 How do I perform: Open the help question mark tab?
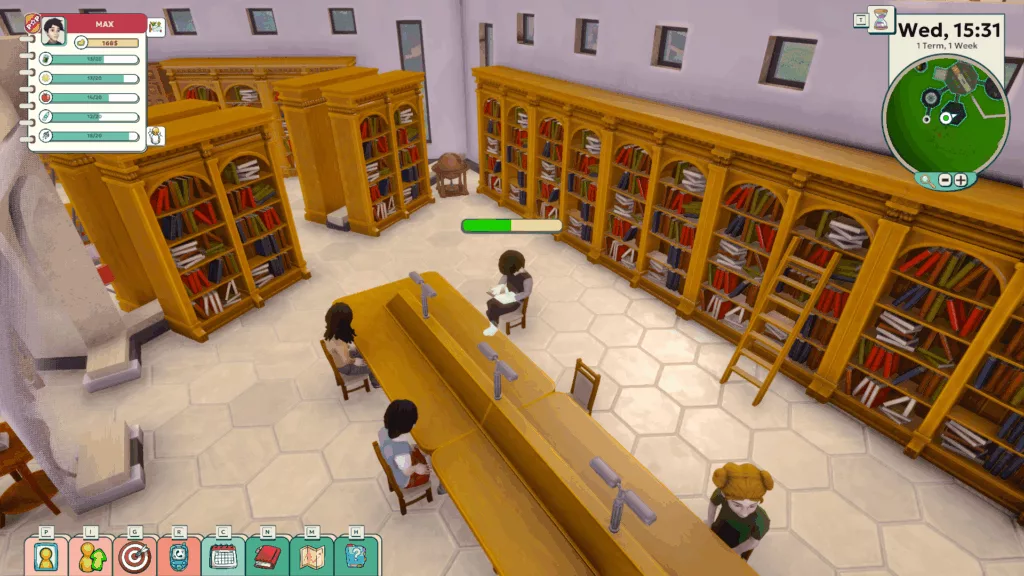355,556
